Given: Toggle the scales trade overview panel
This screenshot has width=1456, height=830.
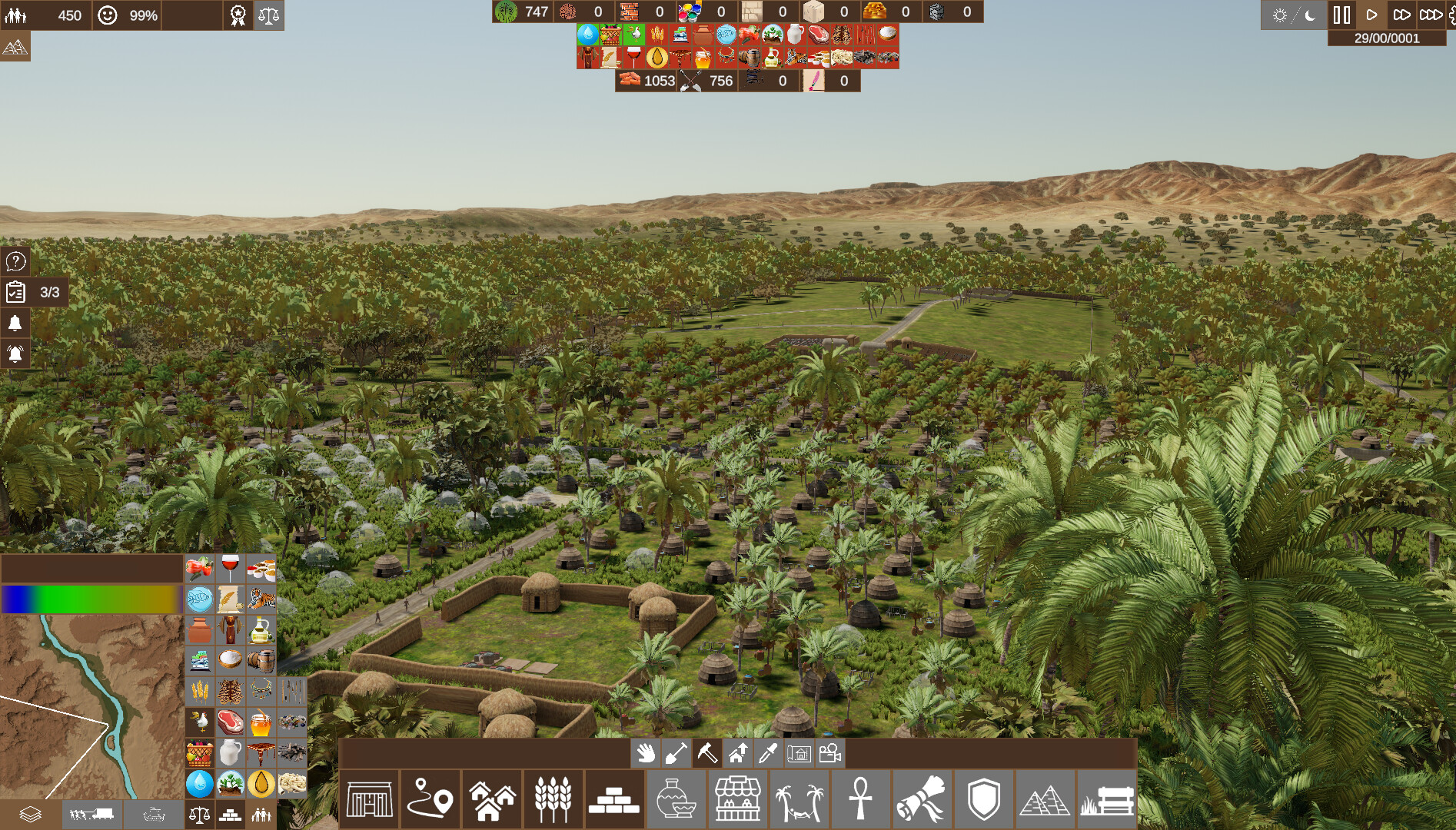Looking at the screenshot, I should point(271,15).
